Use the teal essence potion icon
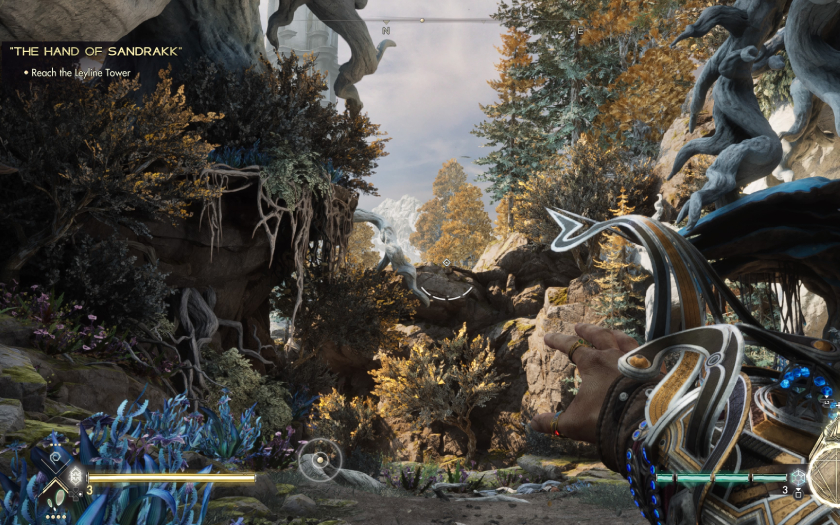 tap(797, 477)
